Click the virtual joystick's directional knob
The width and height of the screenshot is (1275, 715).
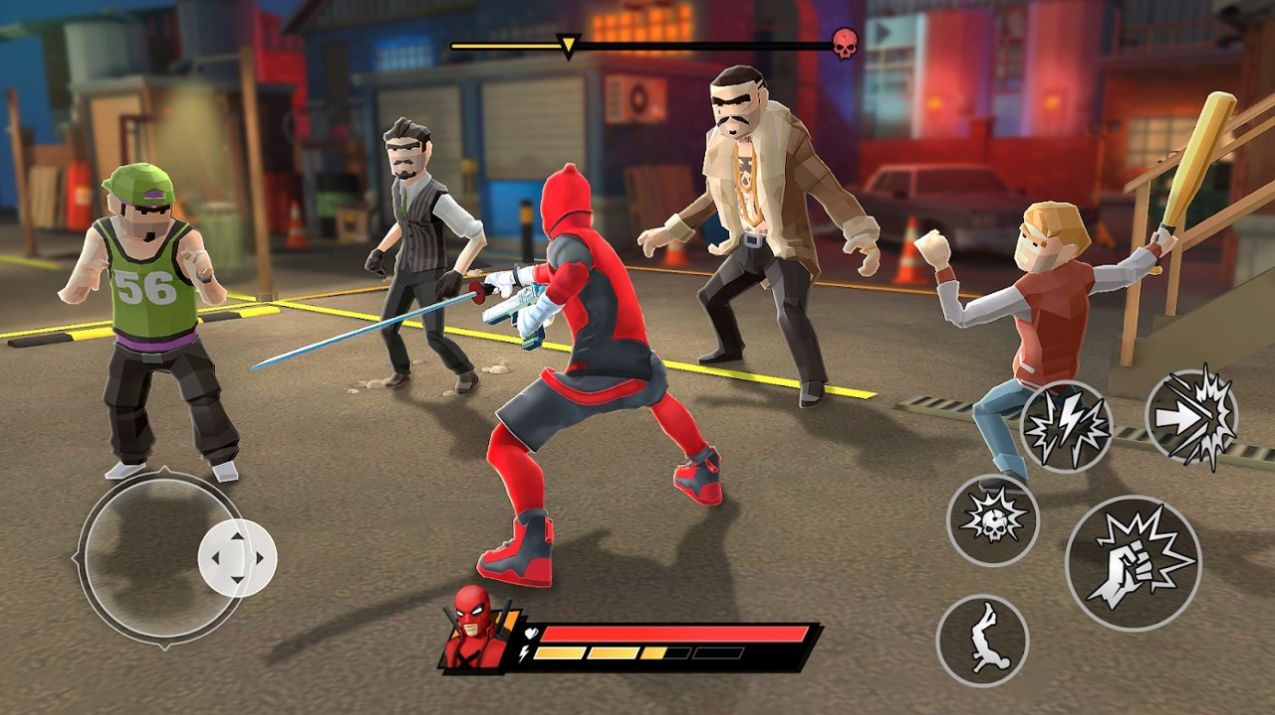(237, 558)
